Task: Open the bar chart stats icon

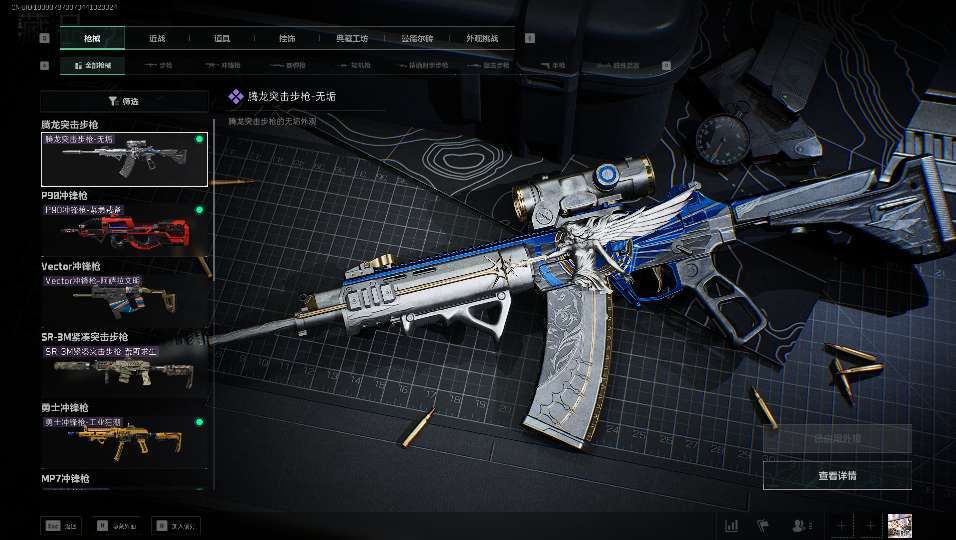Action: click(x=731, y=525)
